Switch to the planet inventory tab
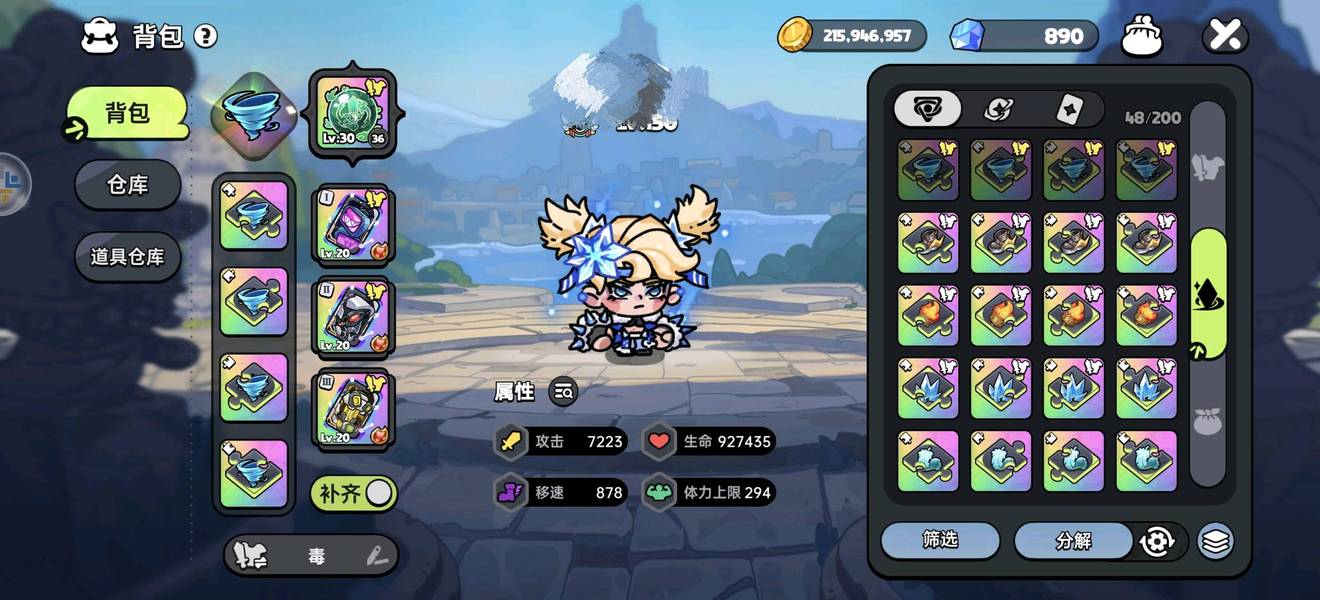 click(x=998, y=109)
